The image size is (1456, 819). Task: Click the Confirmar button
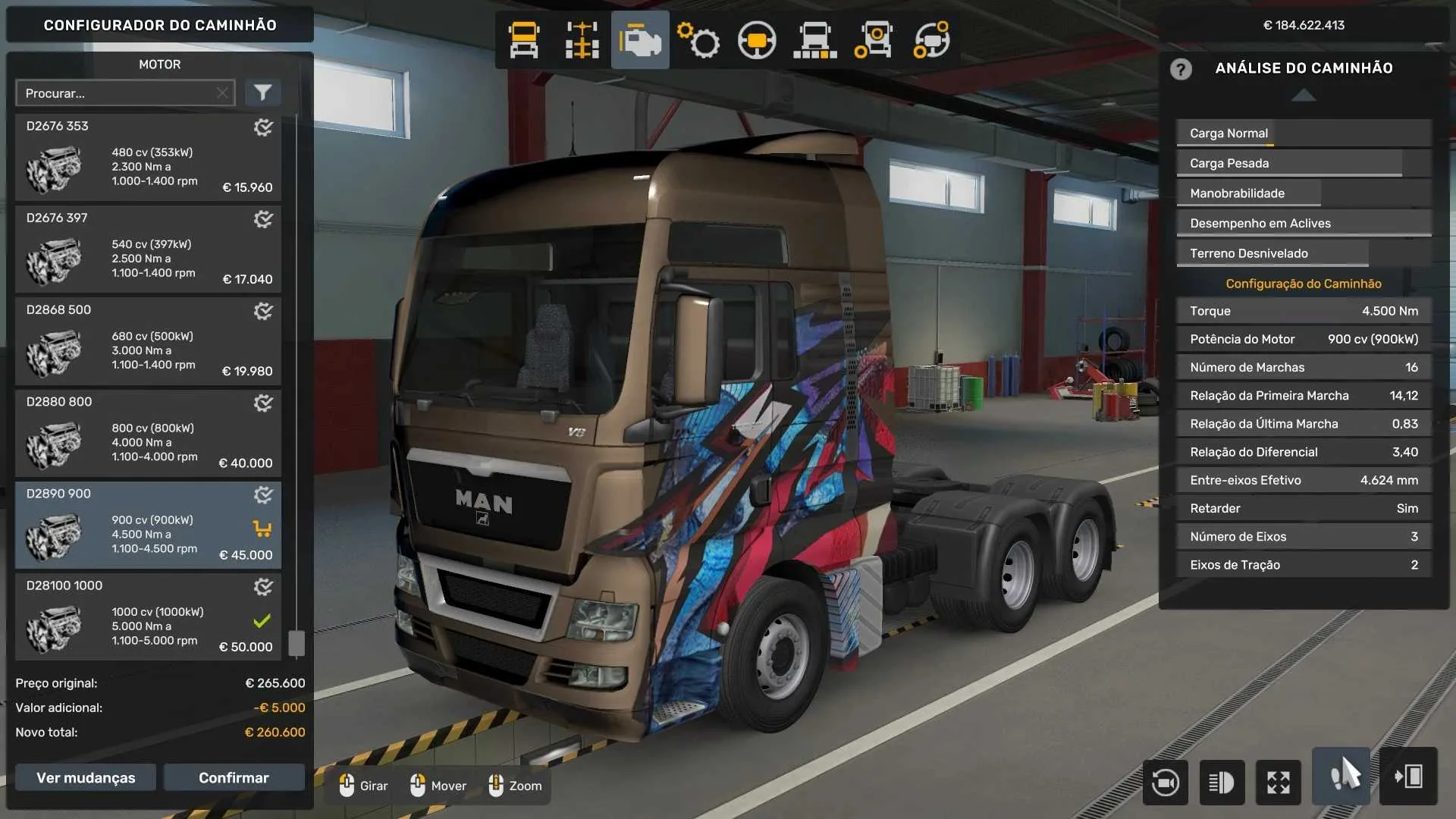[x=234, y=777]
